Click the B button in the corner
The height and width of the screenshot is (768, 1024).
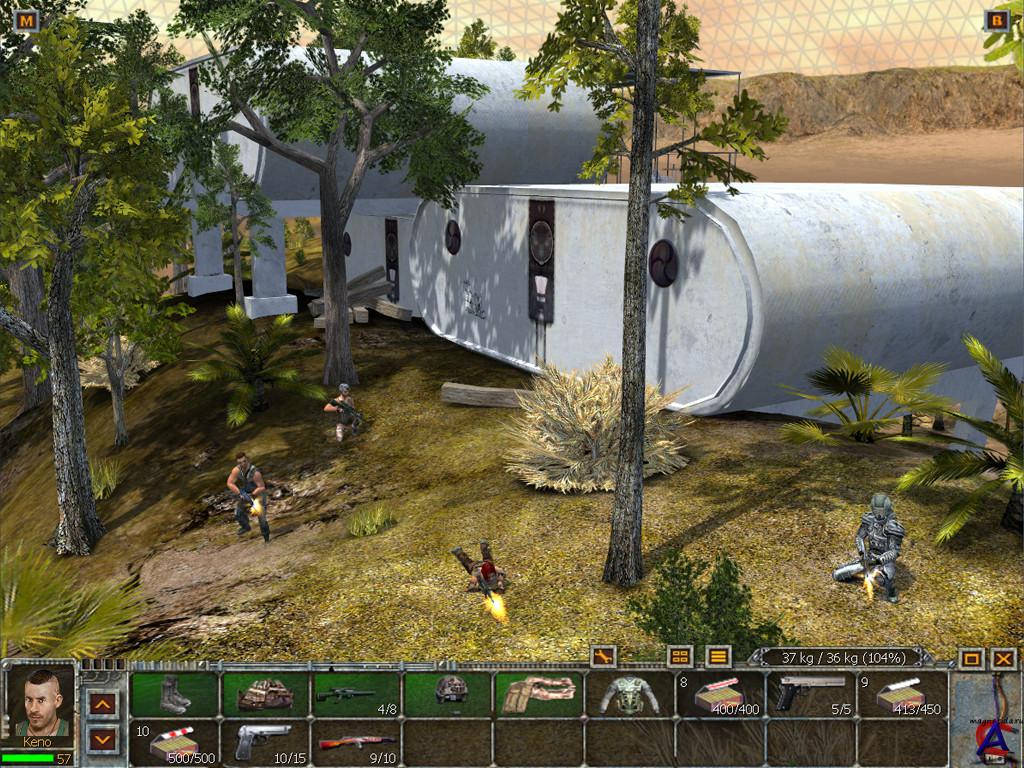pos(997,20)
